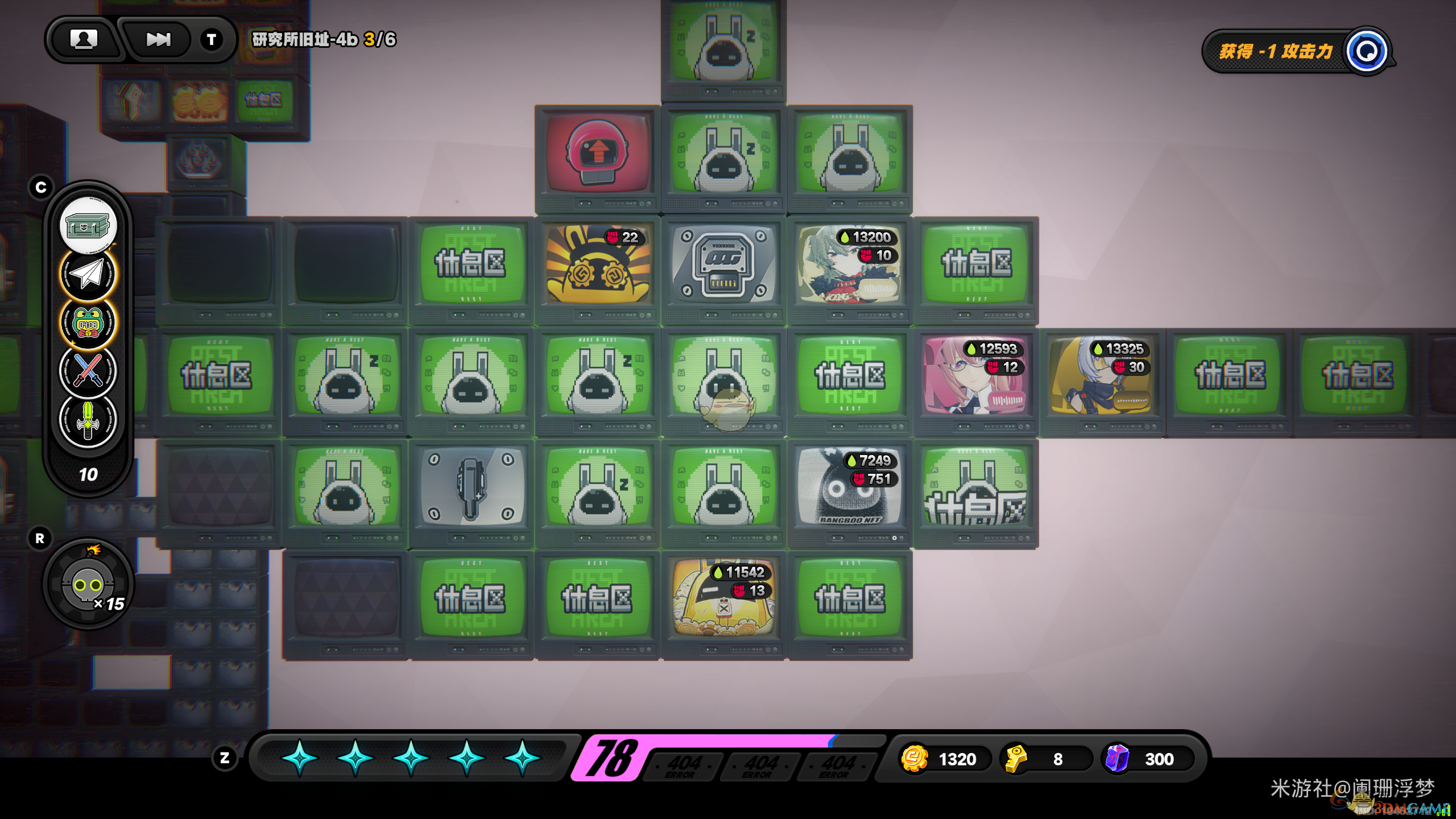This screenshot has width=1456, height=819.
Task: Select the grey machine device tile
Action: [723, 264]
